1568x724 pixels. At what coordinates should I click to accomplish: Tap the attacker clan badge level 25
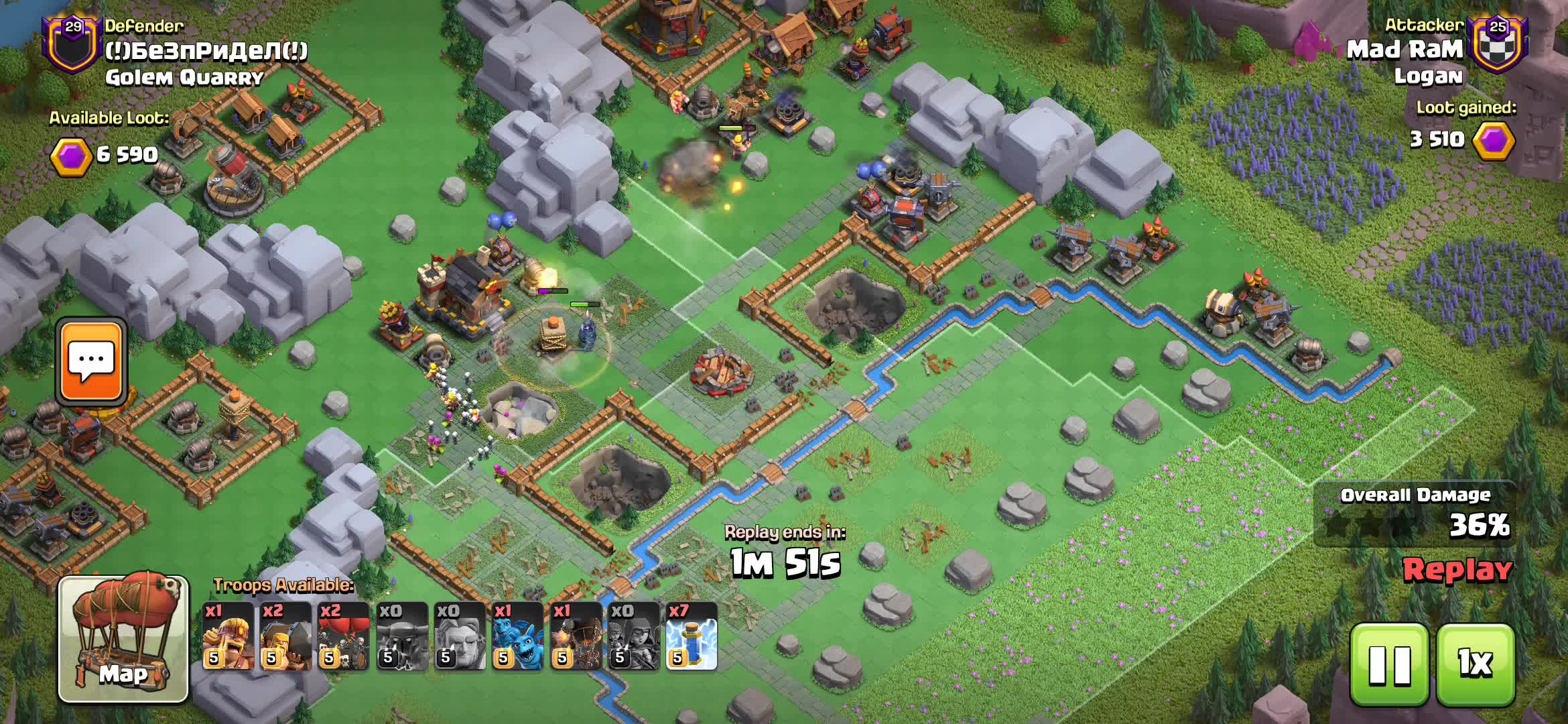pos(1498,44)
